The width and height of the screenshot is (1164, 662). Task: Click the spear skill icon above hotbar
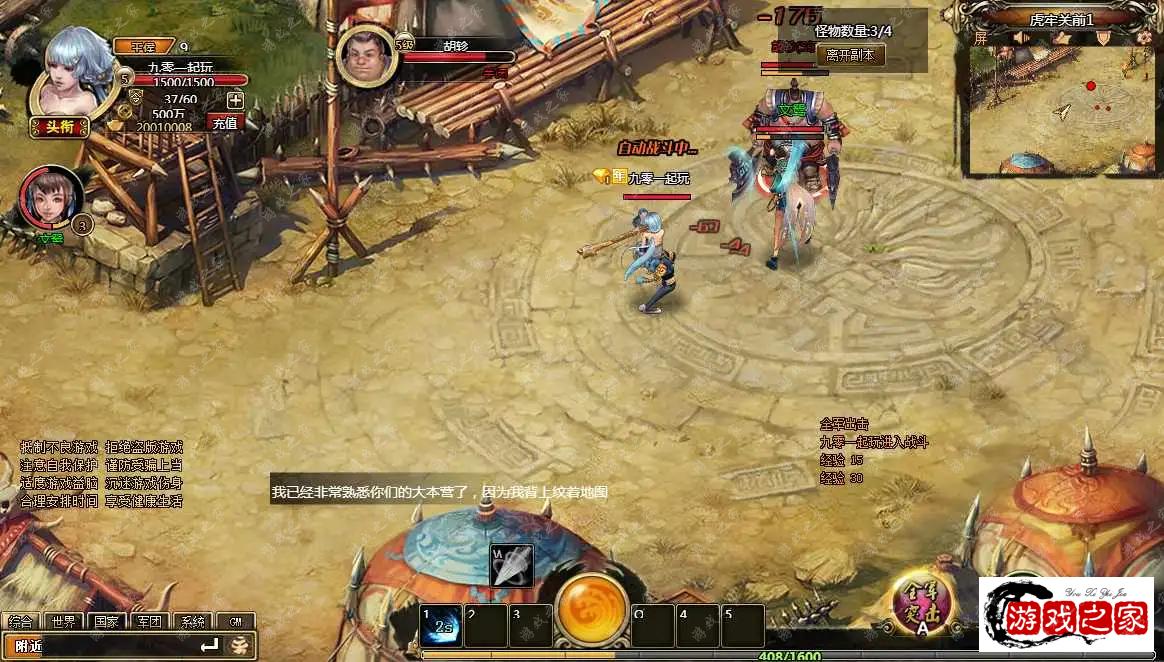coord(511,566)
